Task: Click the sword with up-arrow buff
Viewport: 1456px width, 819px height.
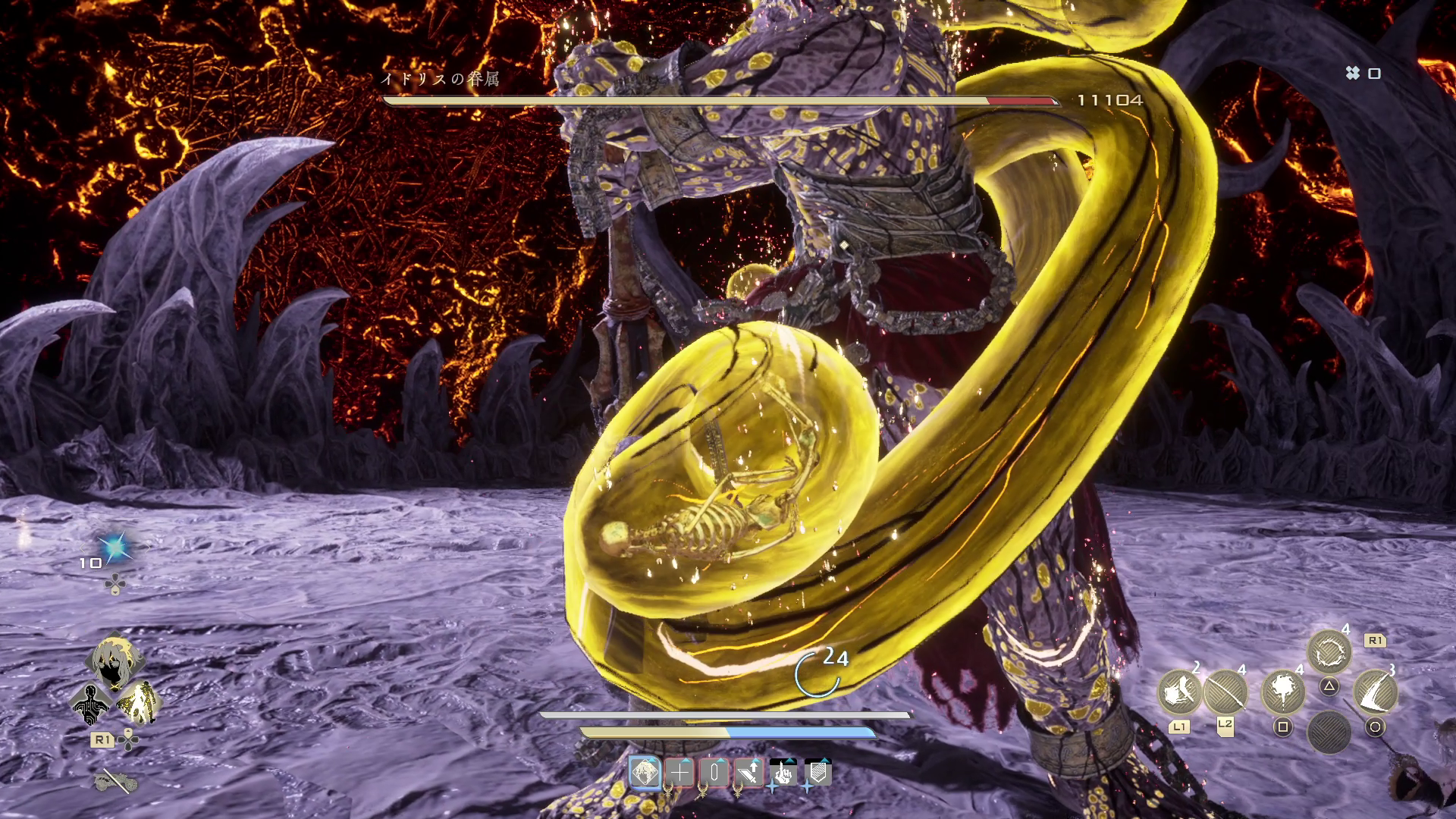Action: 748,773
